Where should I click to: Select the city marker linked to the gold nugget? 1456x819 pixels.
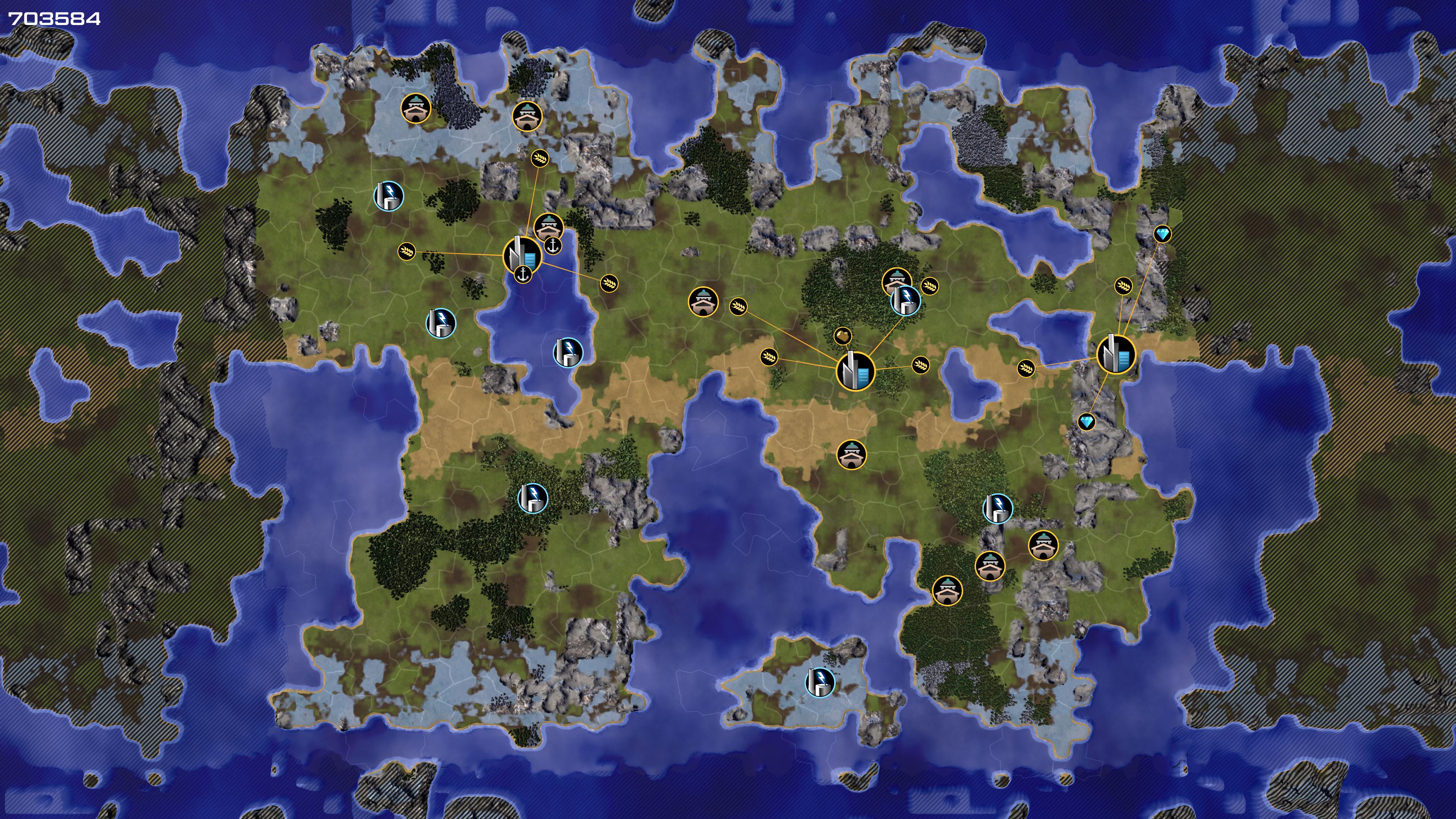click(x=855, y=371)
